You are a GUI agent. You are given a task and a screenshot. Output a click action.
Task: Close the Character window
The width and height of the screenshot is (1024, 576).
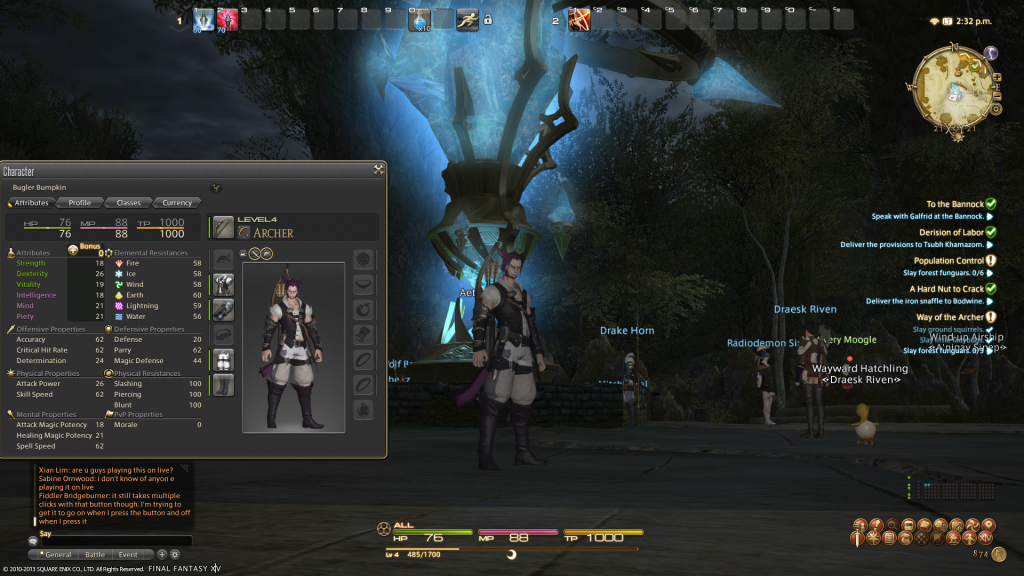[378, 170]
